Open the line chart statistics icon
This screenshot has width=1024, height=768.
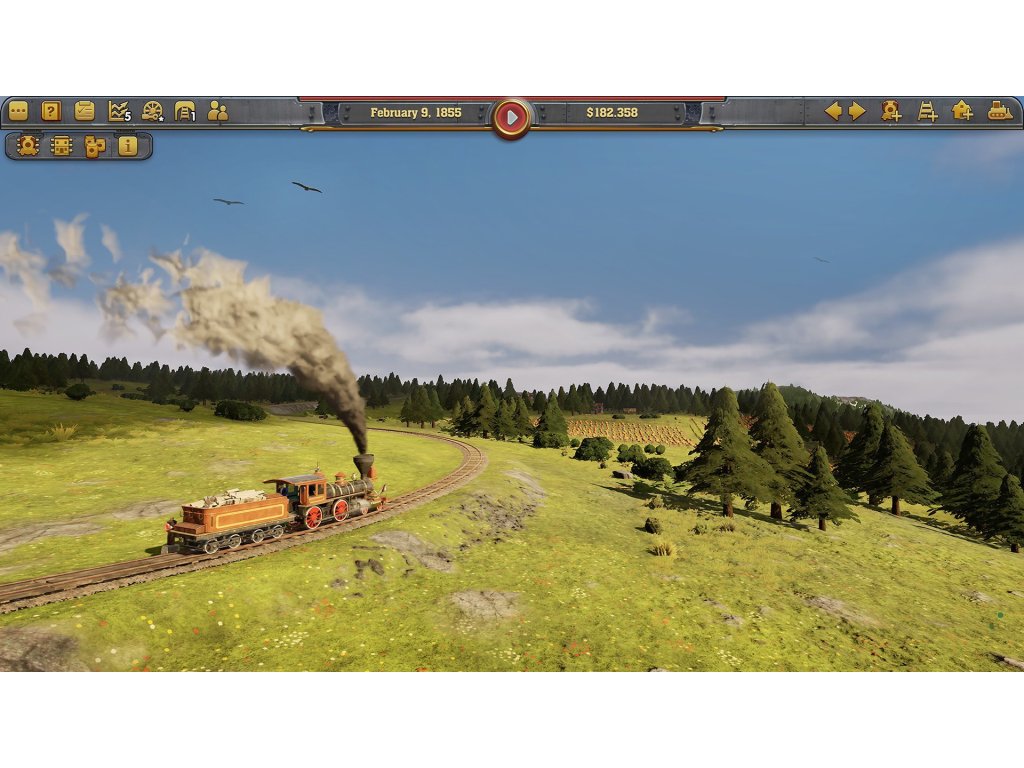pos(119,111)
